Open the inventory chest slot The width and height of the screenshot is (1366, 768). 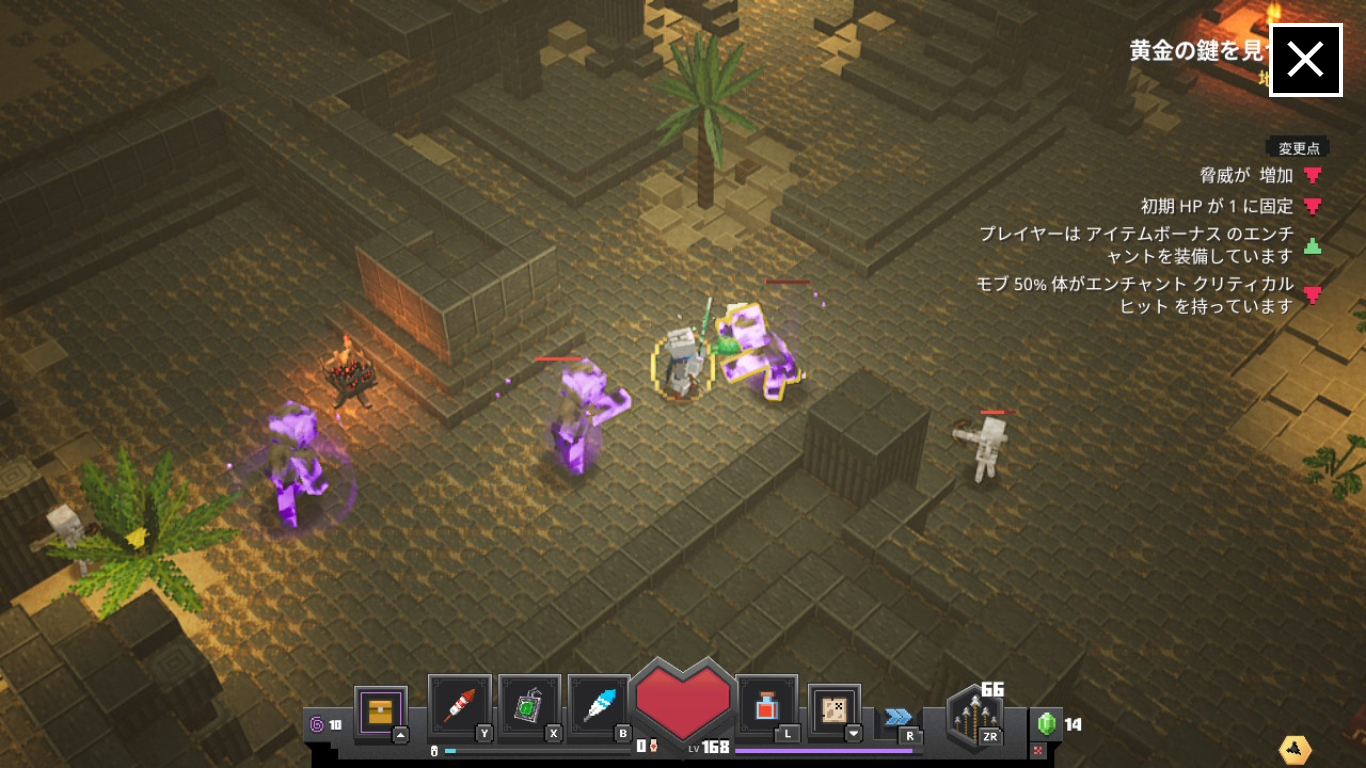click(x=380, y=713)
